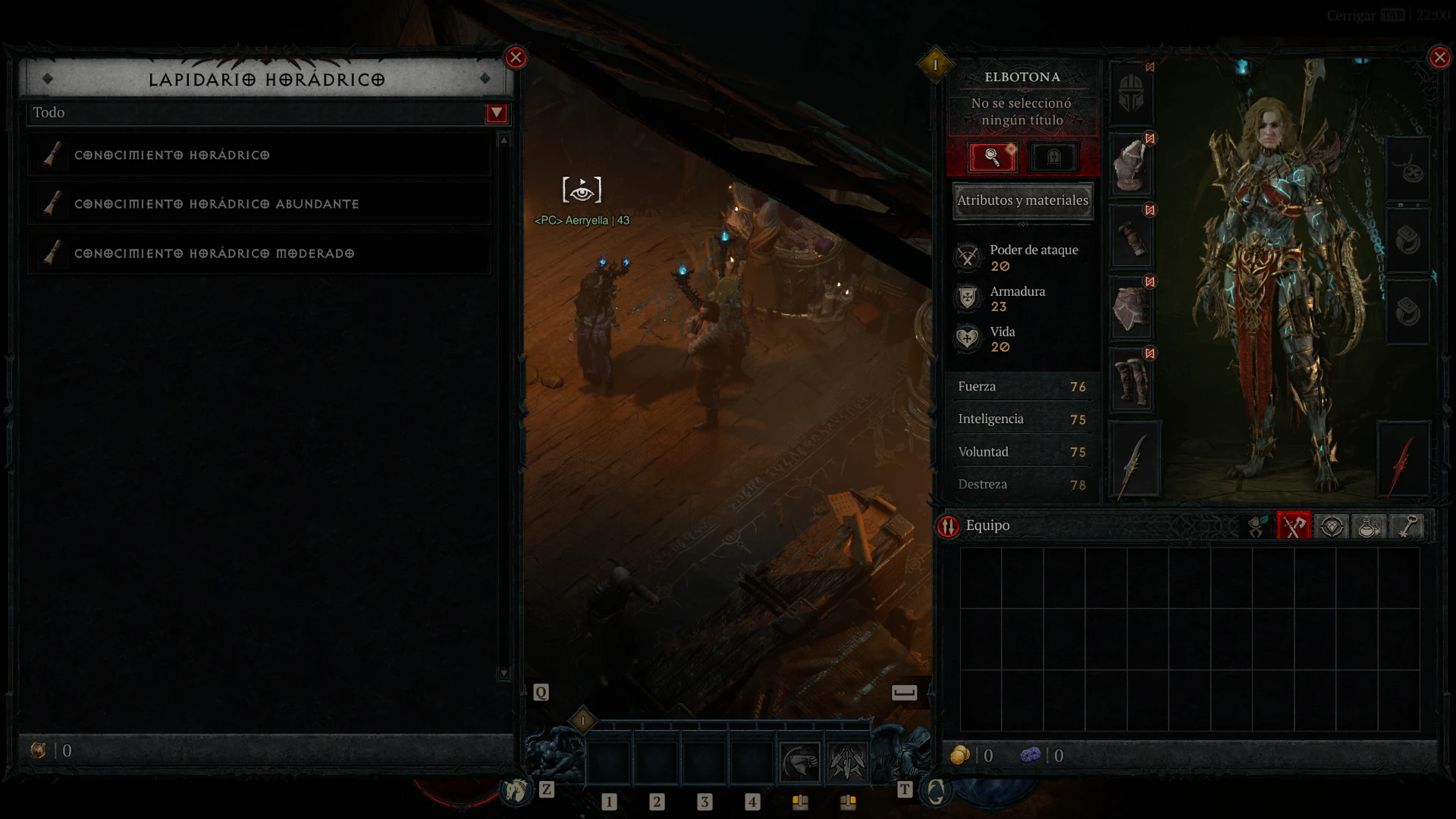Screen dimensions: 1456x819
Task: Select the pants equipment slot
Action: (1131, 309)
